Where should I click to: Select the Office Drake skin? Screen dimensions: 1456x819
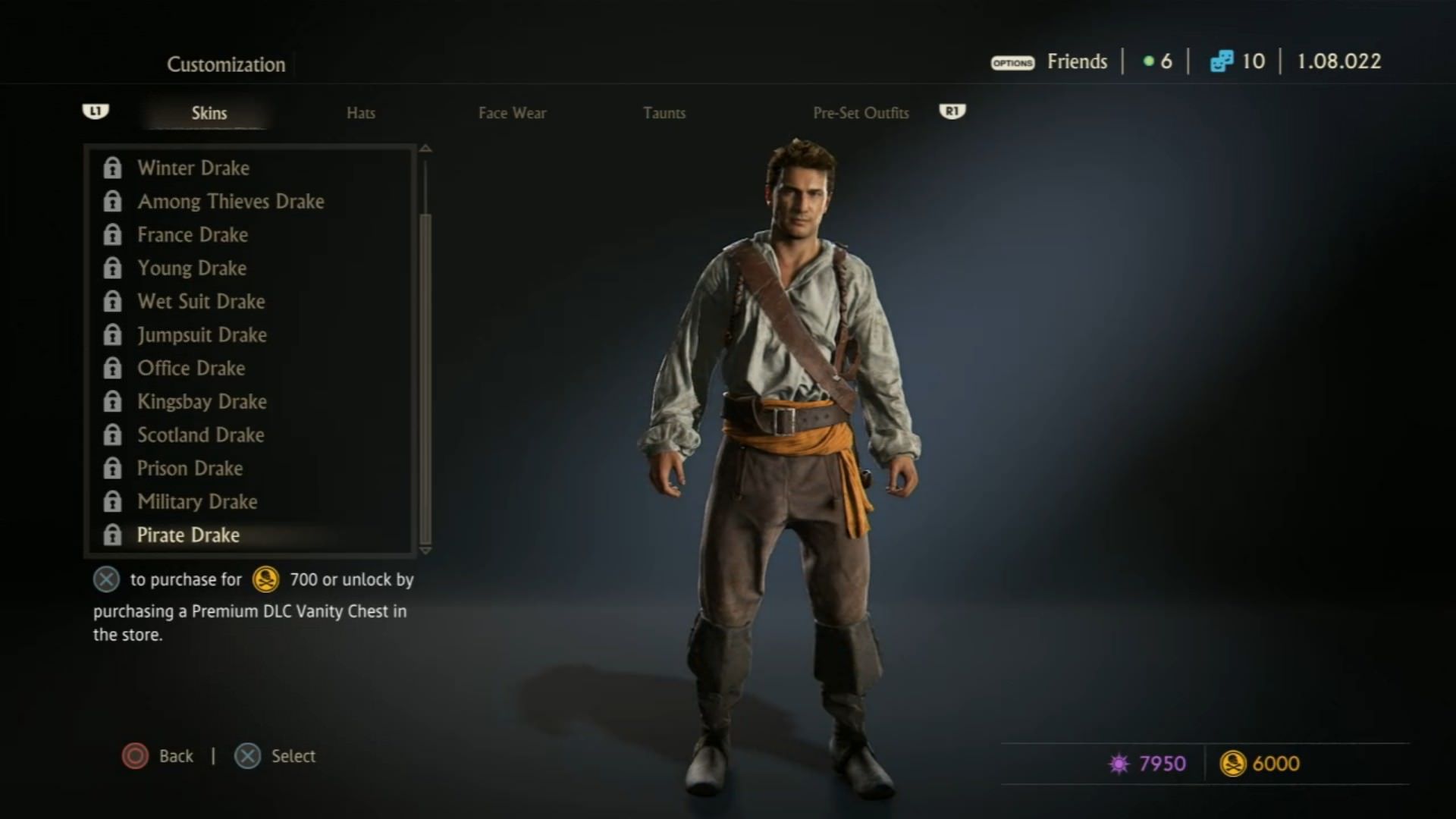click(191, 368)
